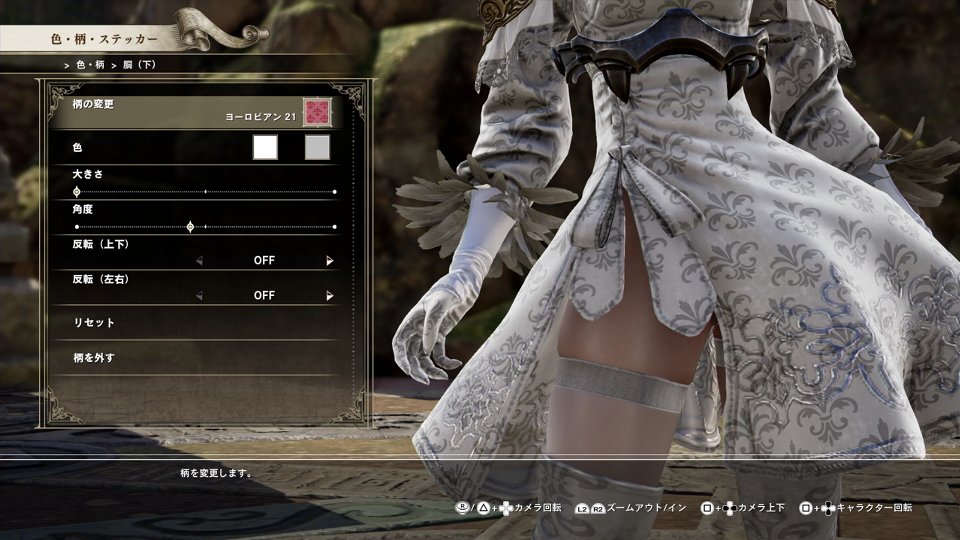
Task: Click right arrow for 反転（左右）
Action: (329, 296)
